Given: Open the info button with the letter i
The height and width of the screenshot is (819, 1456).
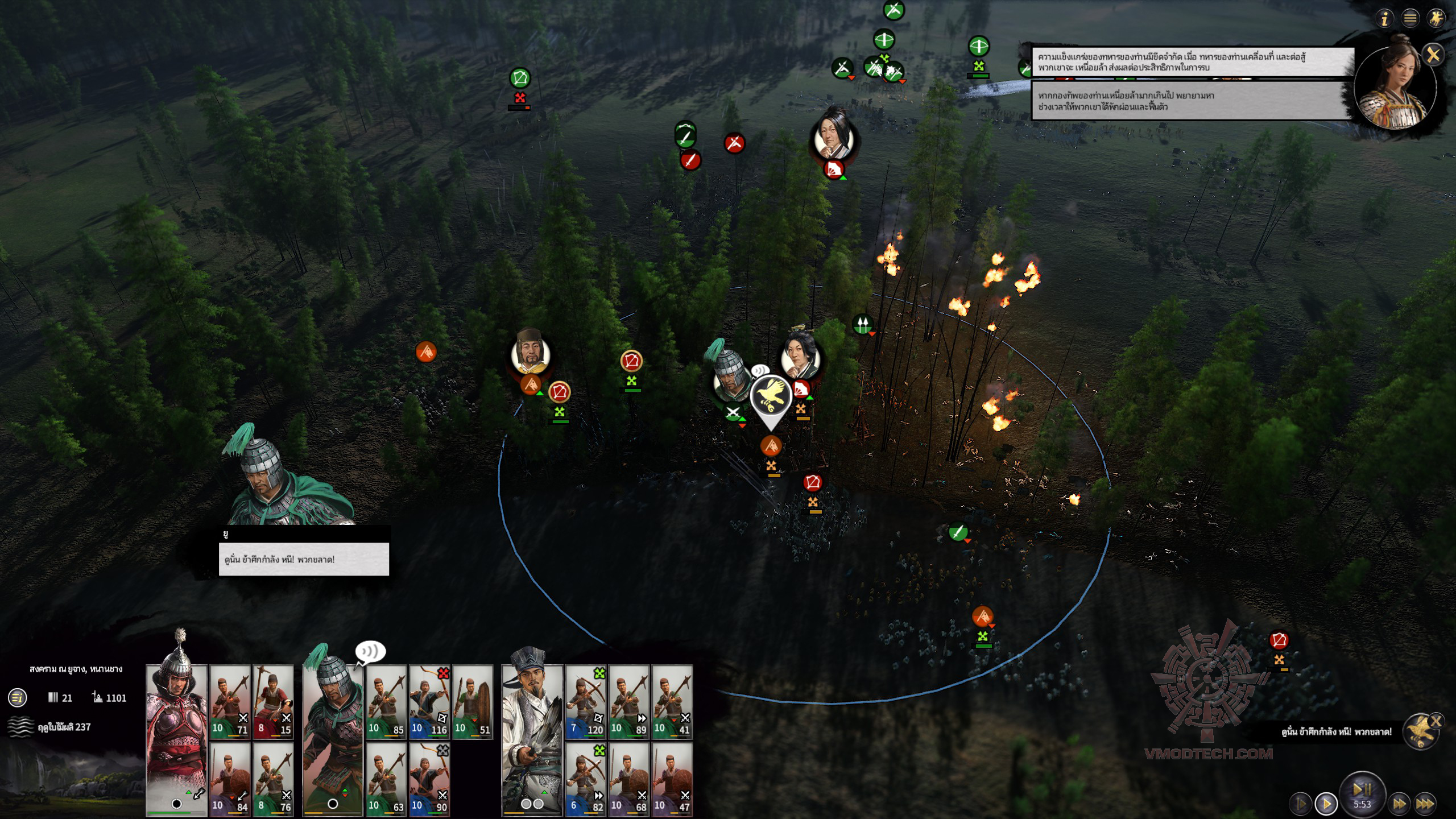Looking at the screenshot, I should coord(1384,19).
